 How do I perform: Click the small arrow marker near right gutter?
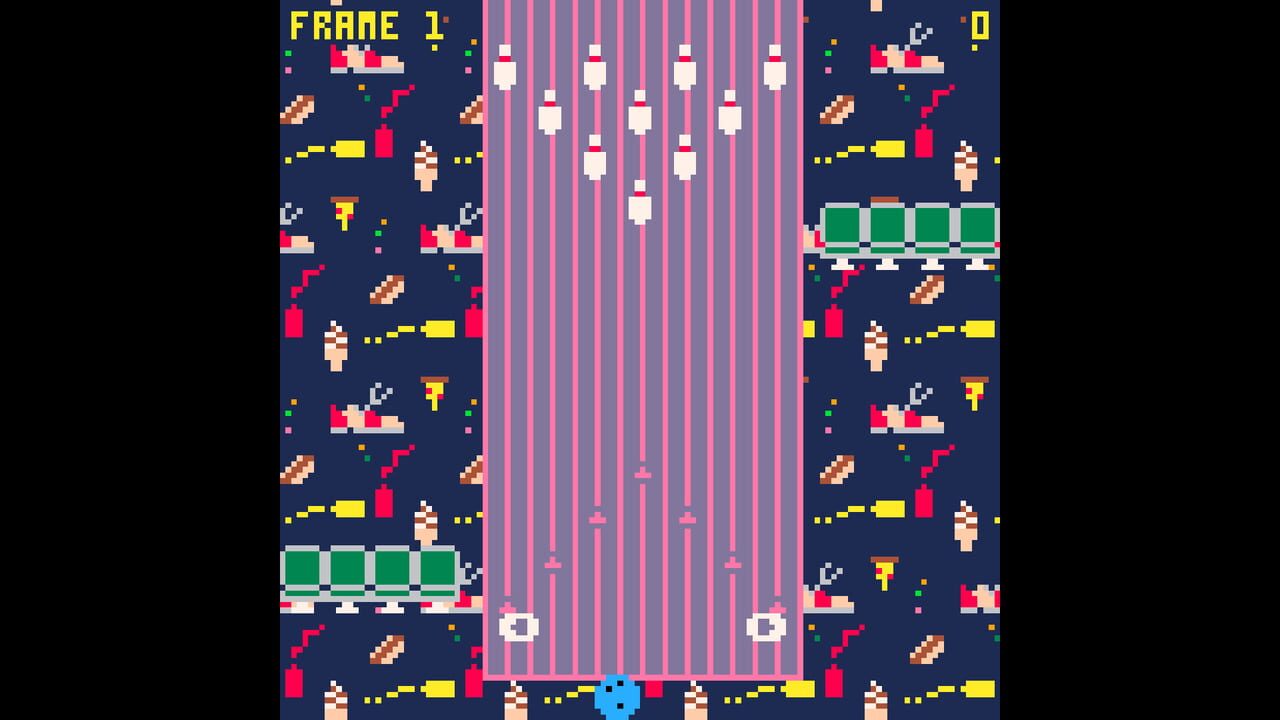click(x=731, y=563)
